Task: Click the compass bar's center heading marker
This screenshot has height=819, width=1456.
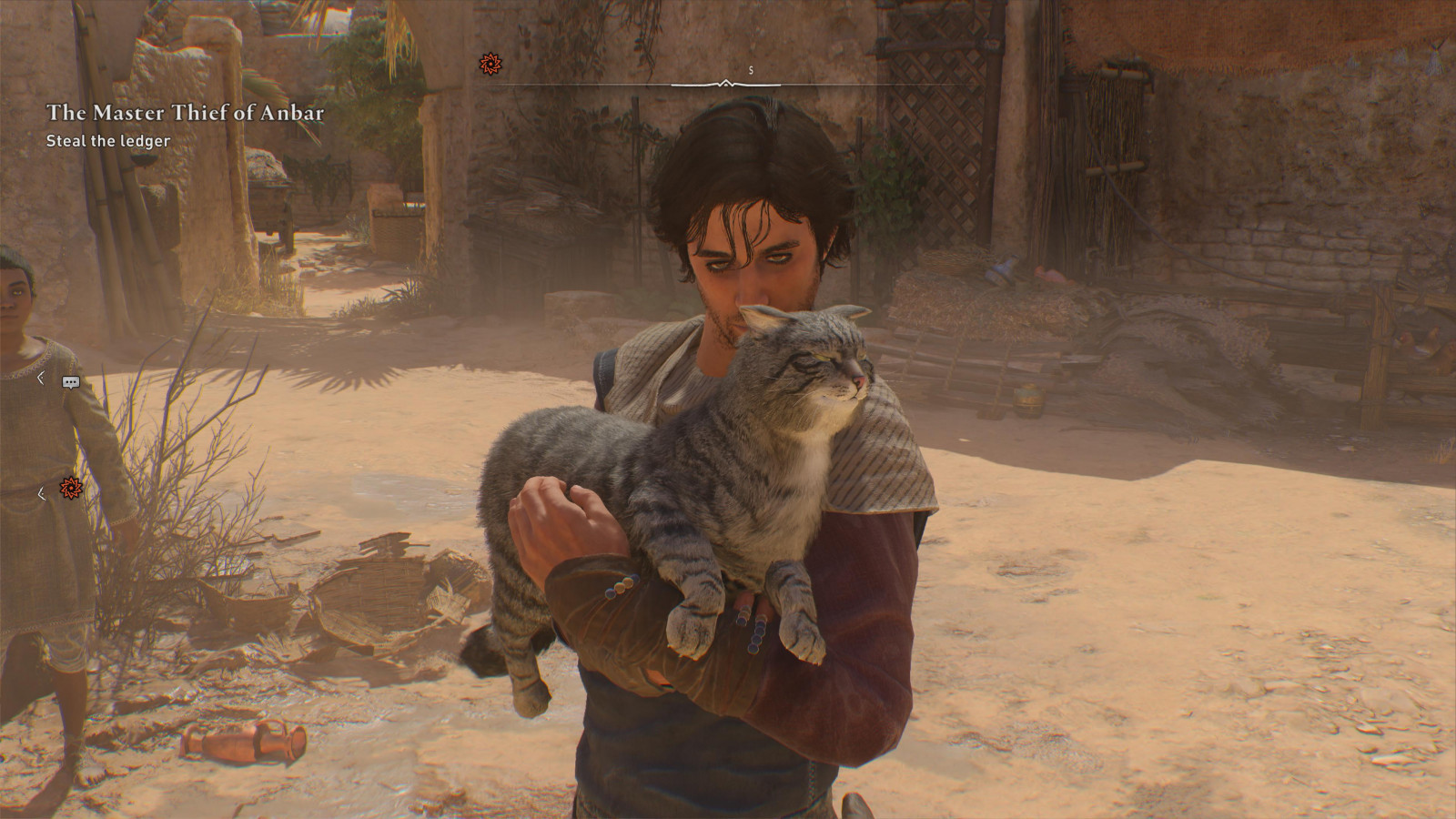Action: click(725, 84)
